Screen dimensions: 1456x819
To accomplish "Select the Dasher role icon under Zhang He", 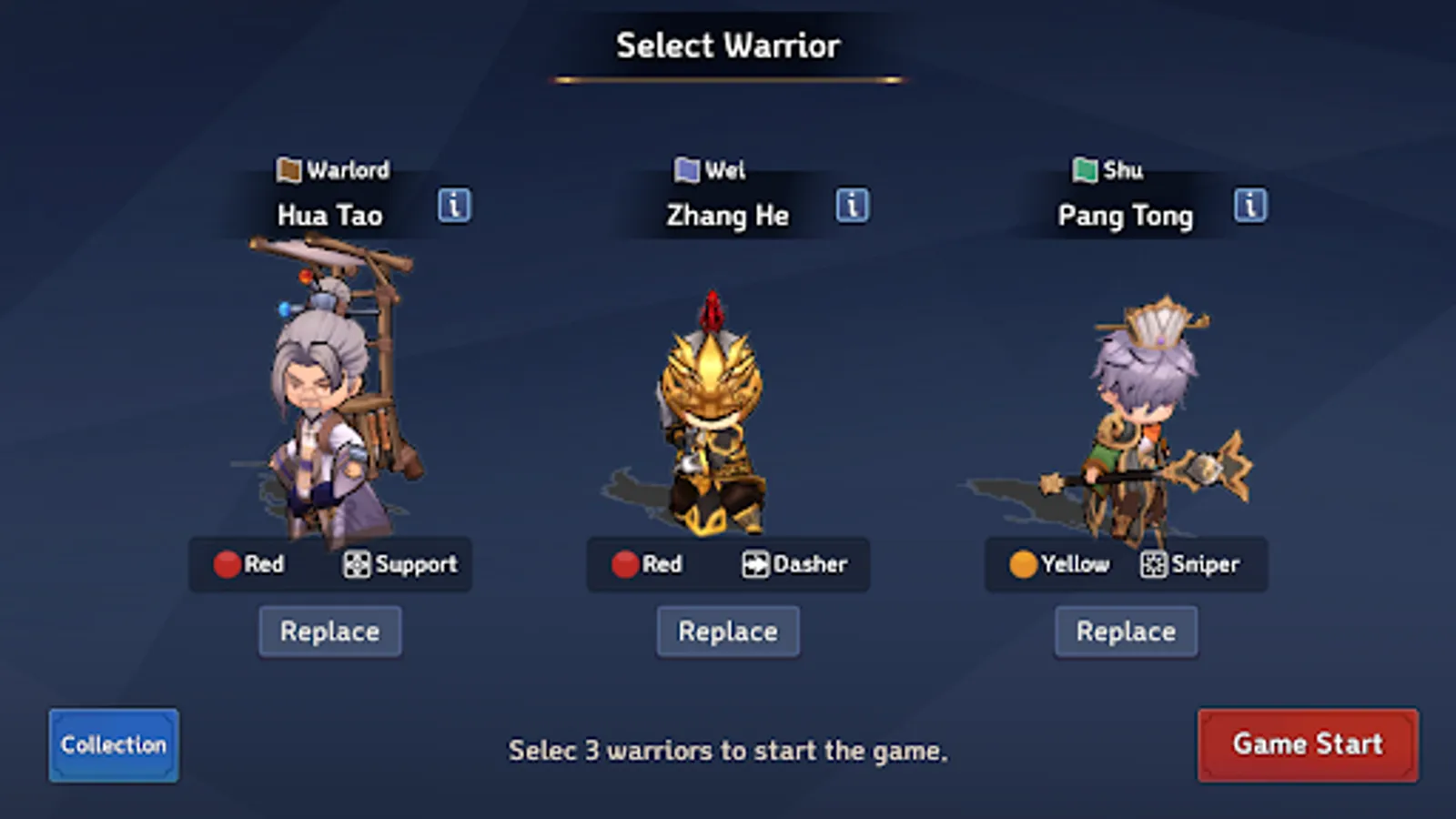I will (x=754, y=564).
